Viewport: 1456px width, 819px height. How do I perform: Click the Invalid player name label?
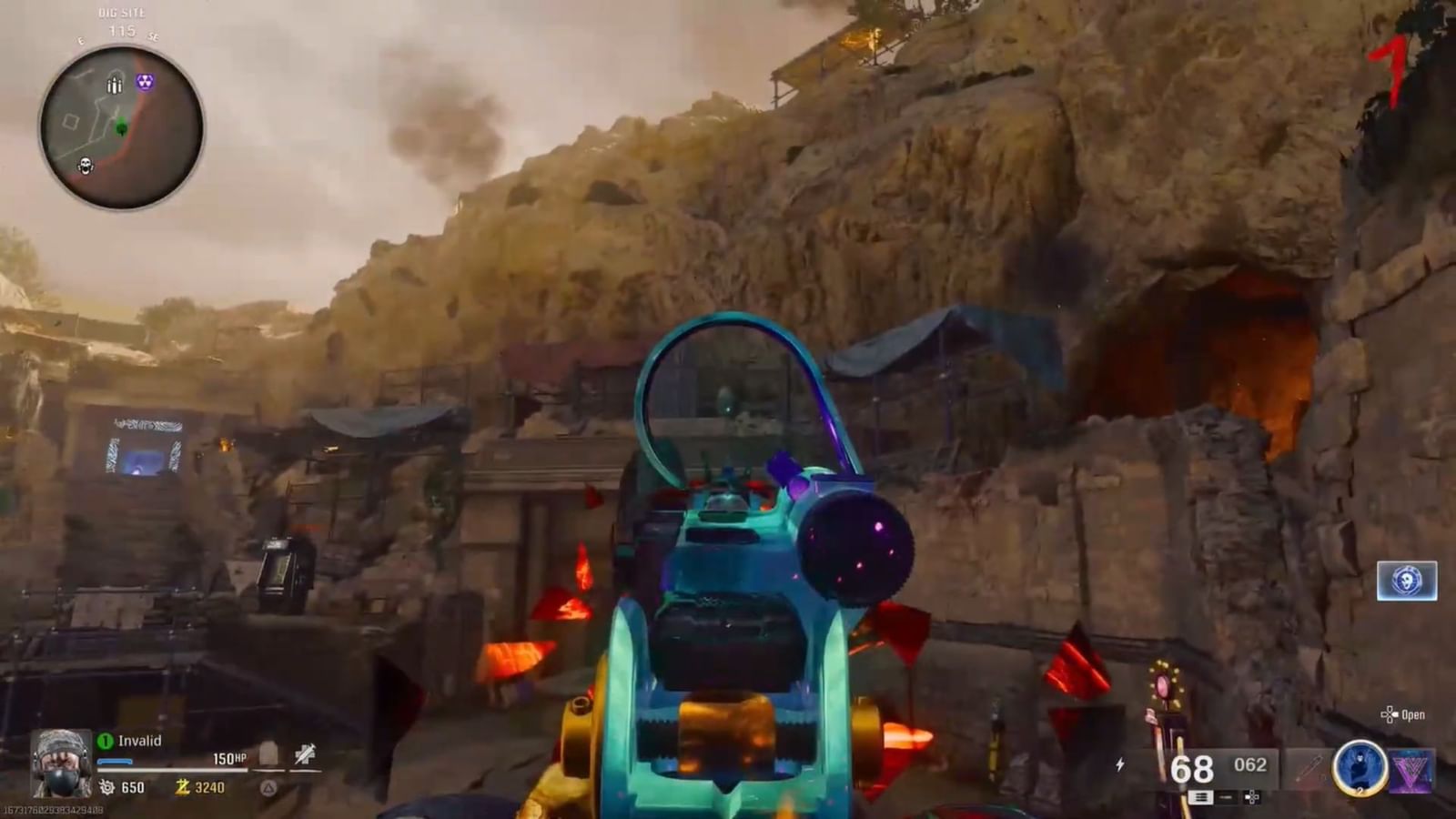(139, 739)
